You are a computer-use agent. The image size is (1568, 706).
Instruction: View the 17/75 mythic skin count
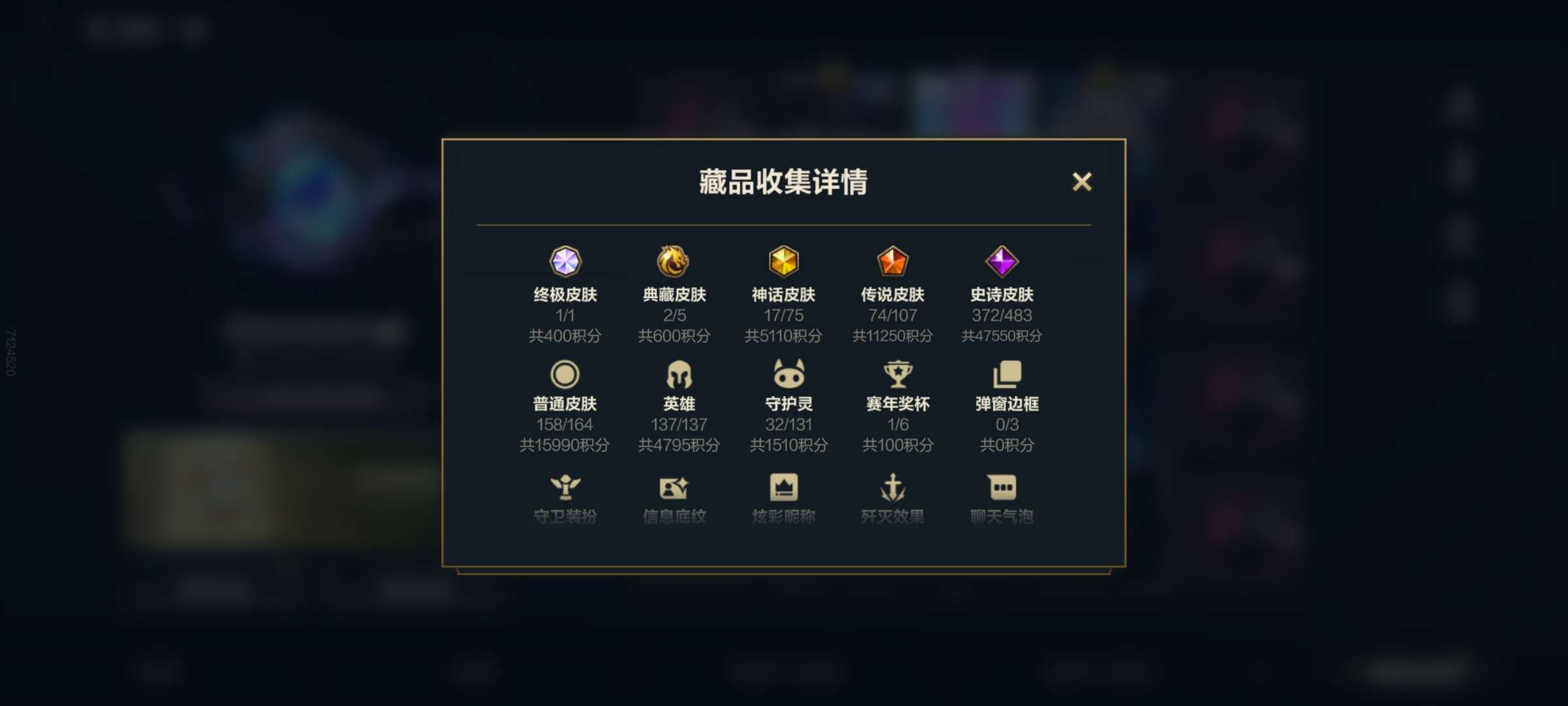pos(784,316)
